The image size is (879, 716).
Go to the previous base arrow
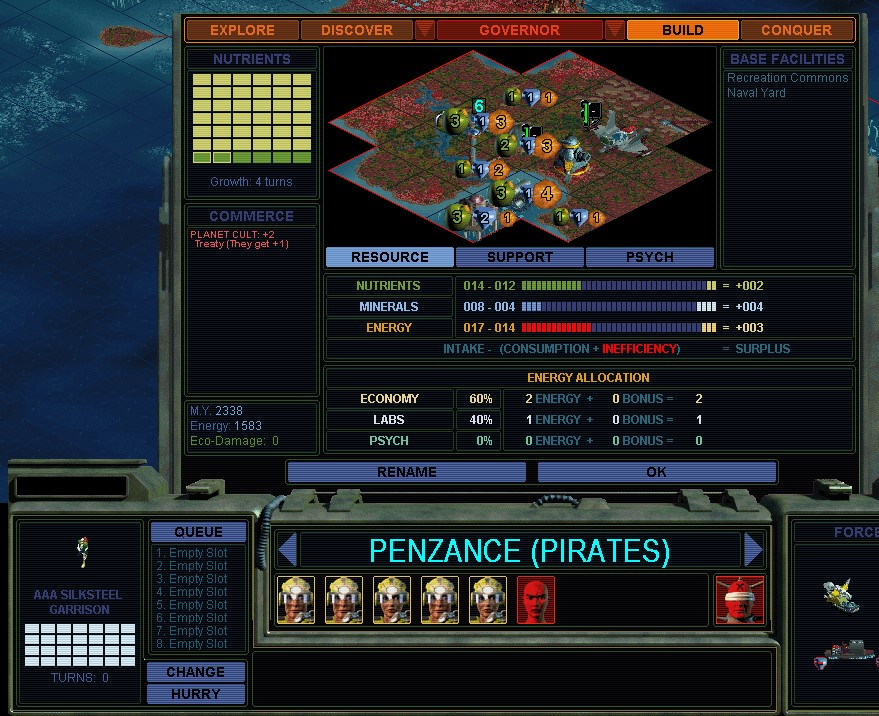point(288,550)
